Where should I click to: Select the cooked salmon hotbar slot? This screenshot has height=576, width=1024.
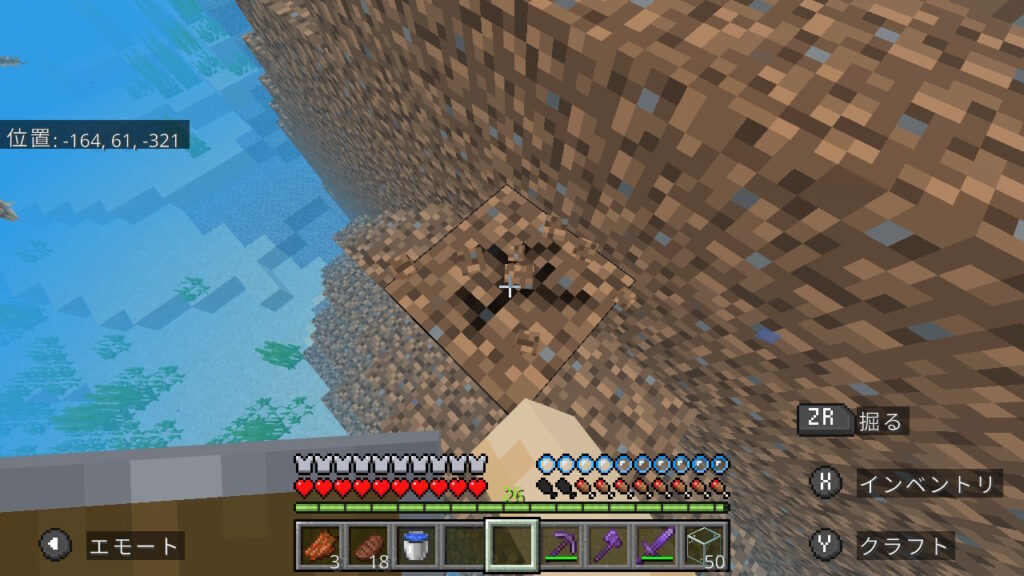click(x=319, y=546)
